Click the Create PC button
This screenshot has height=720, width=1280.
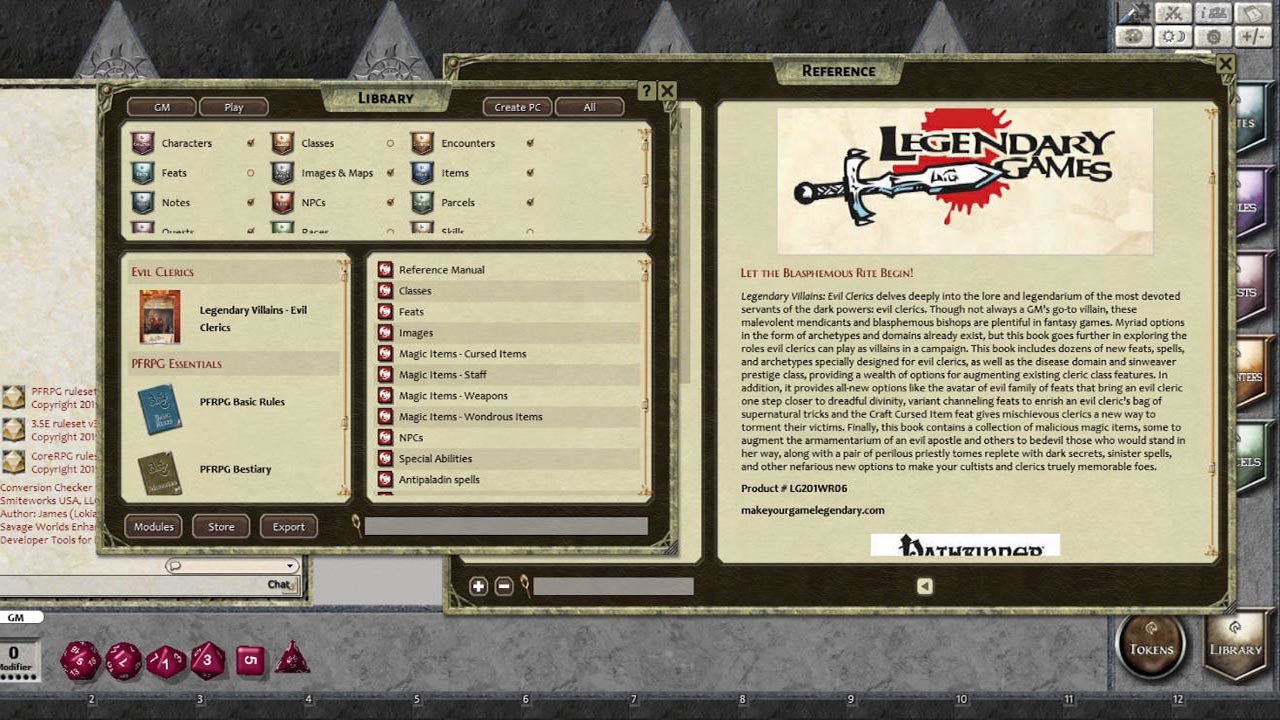pyautogui.click(x=517, y=106)
